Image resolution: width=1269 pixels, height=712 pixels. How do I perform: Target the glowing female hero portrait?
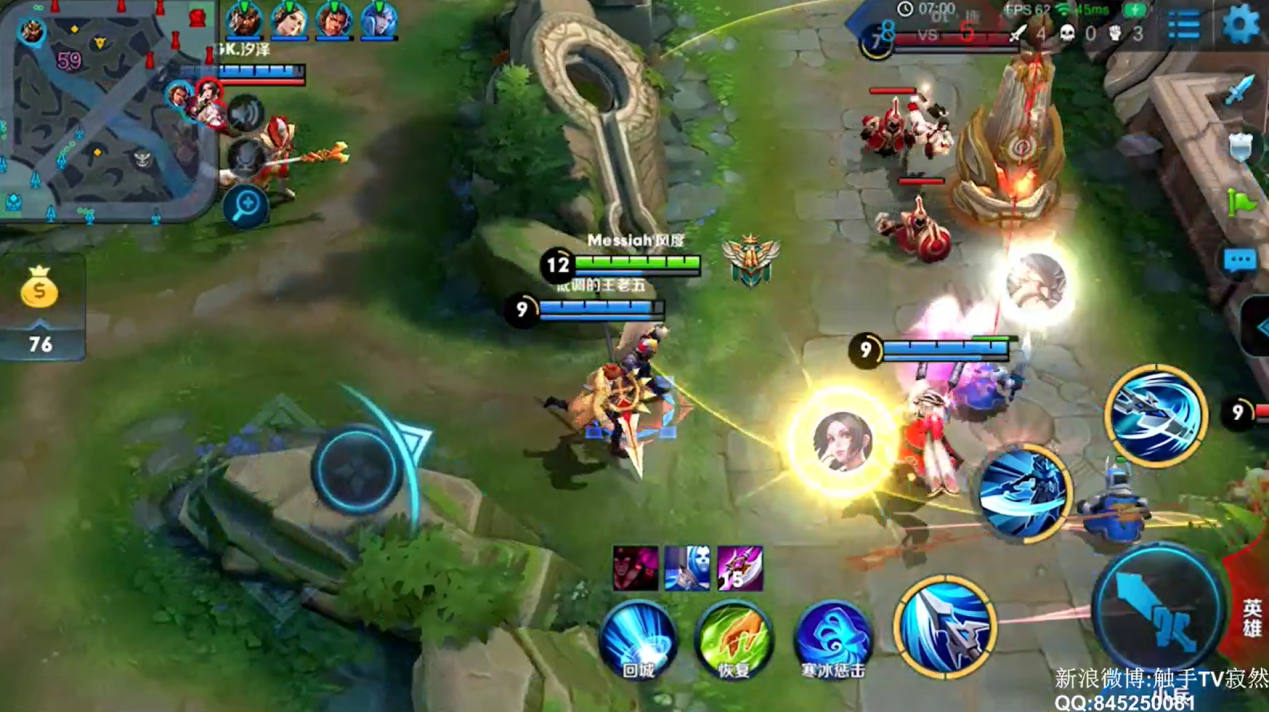pos(842,441)
